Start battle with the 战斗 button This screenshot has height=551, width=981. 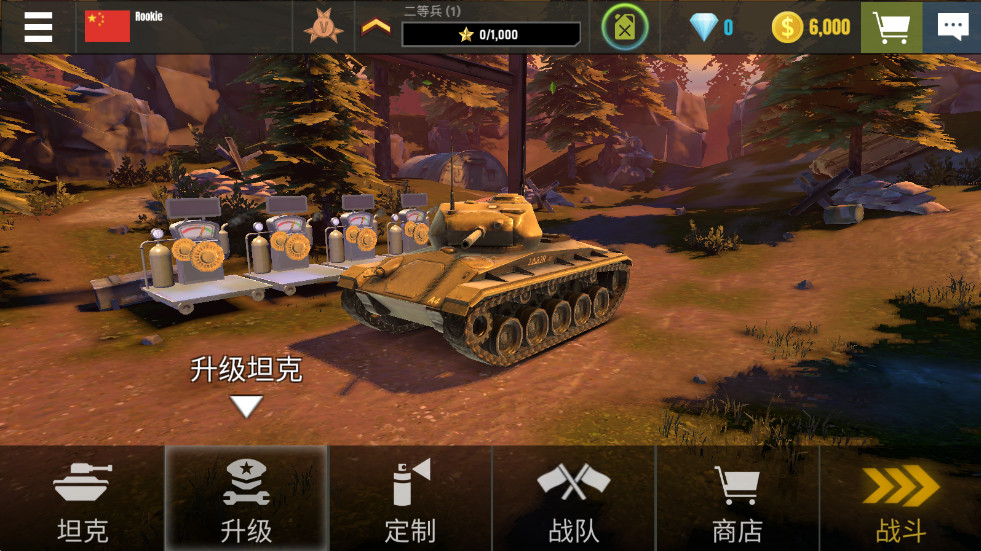point(900,499)
